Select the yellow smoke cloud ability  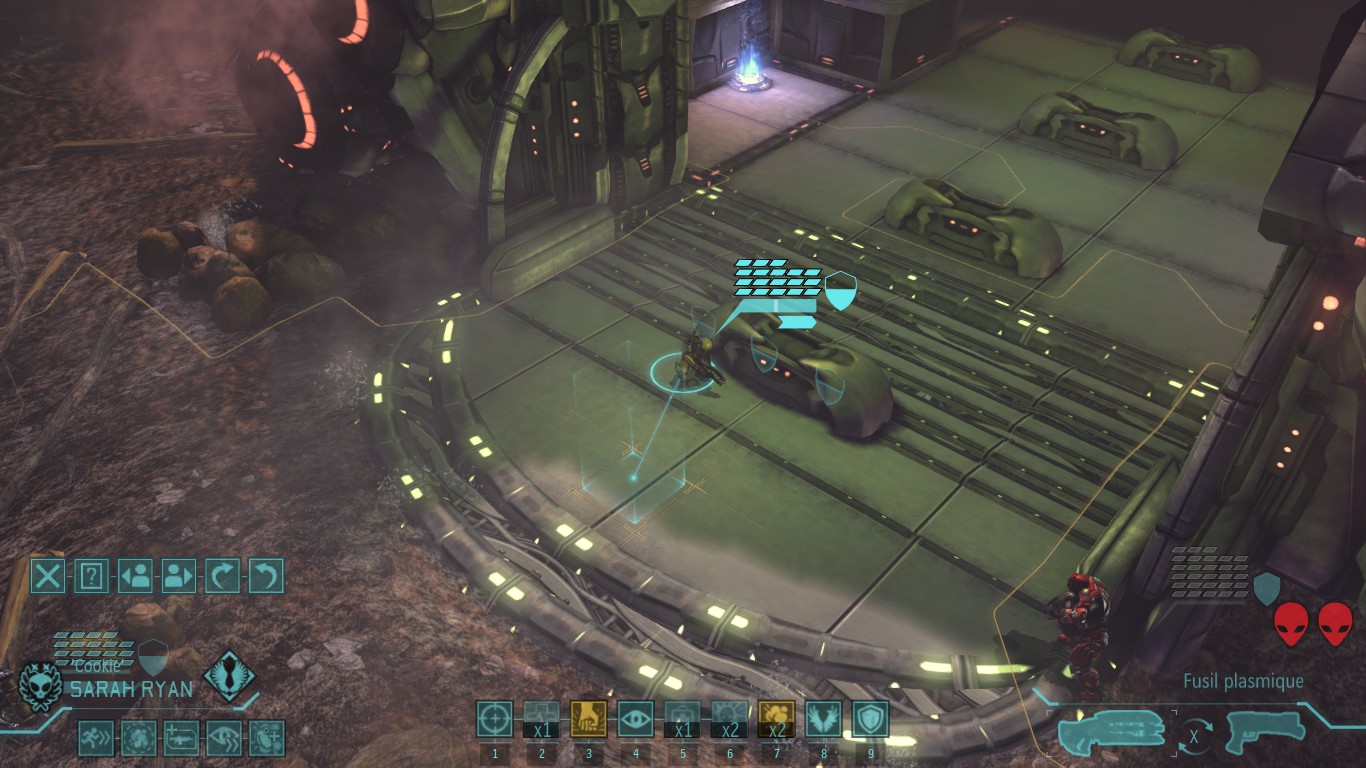tap(777, 718)
